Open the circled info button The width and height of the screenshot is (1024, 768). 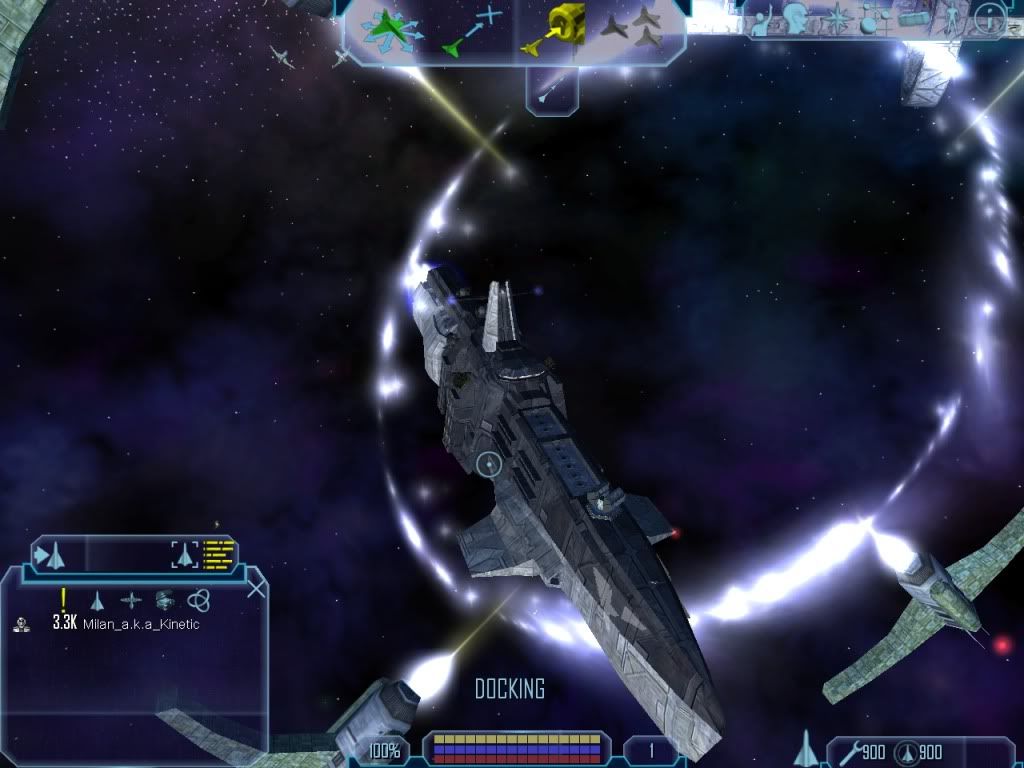coord(989,17)
